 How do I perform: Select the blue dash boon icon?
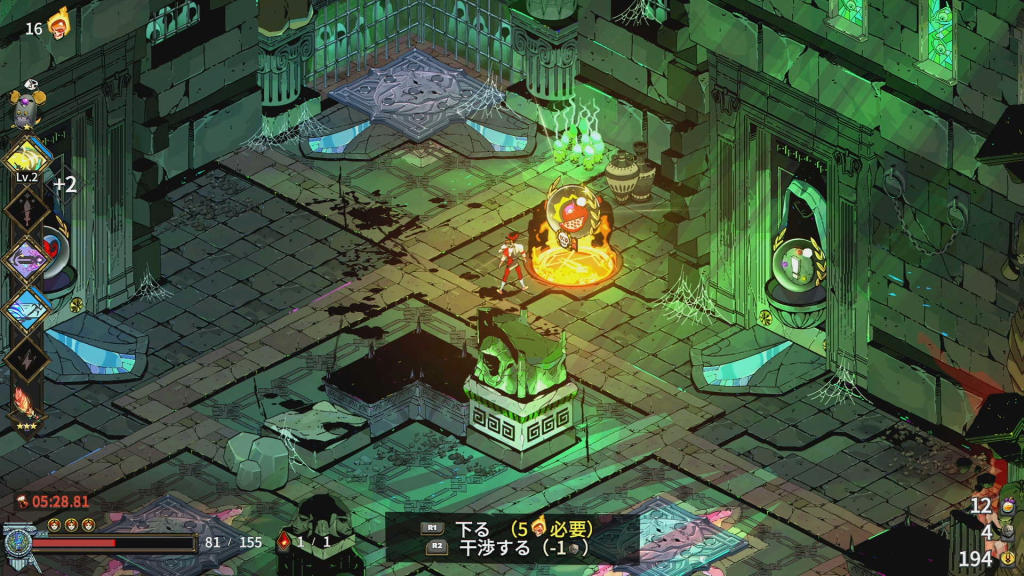27,308
